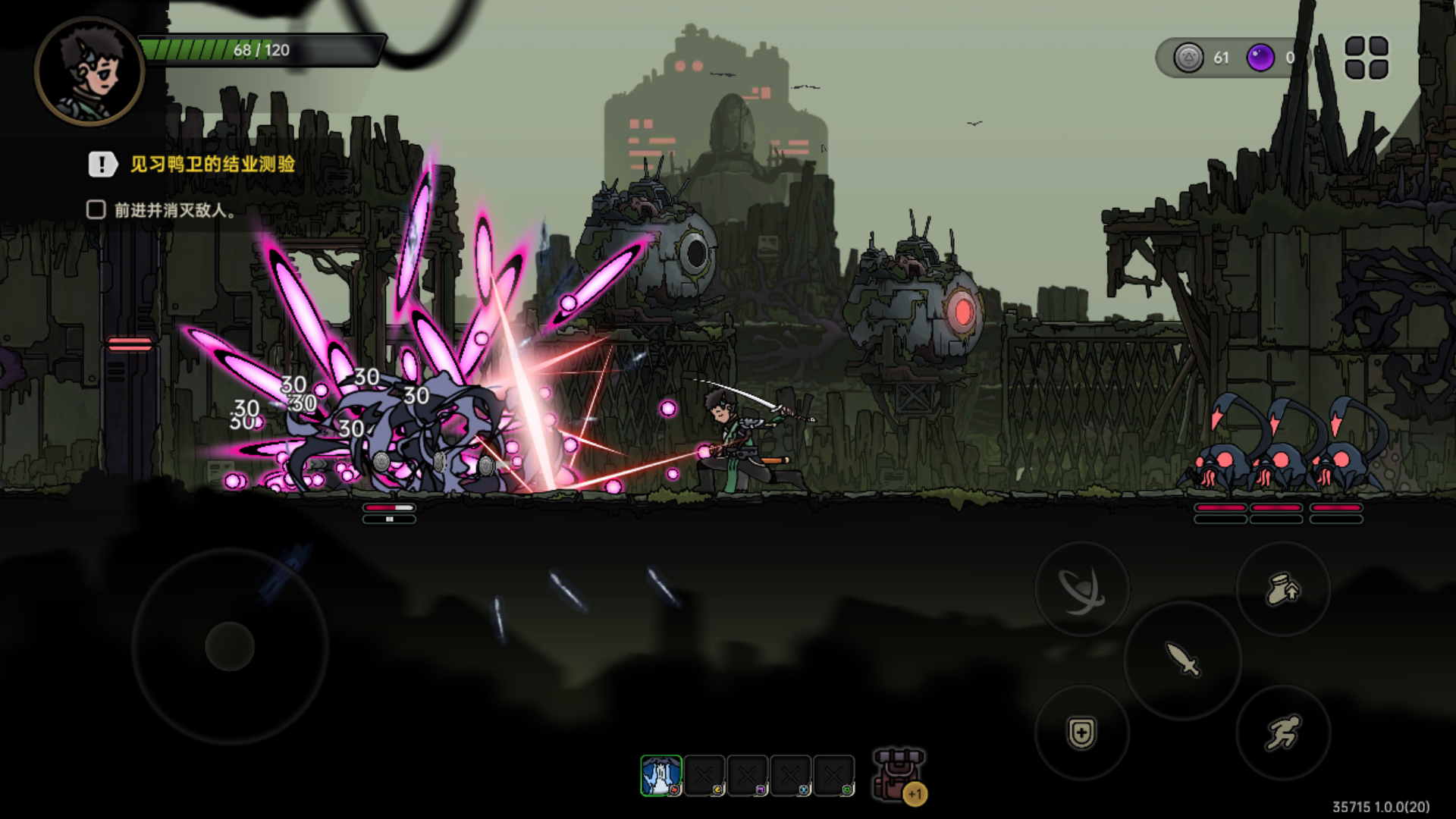This screenshot has height=819, width=1456.
Task: Trigger the shield heal button
Action: pyautogui.click(x=1081, y=733)
